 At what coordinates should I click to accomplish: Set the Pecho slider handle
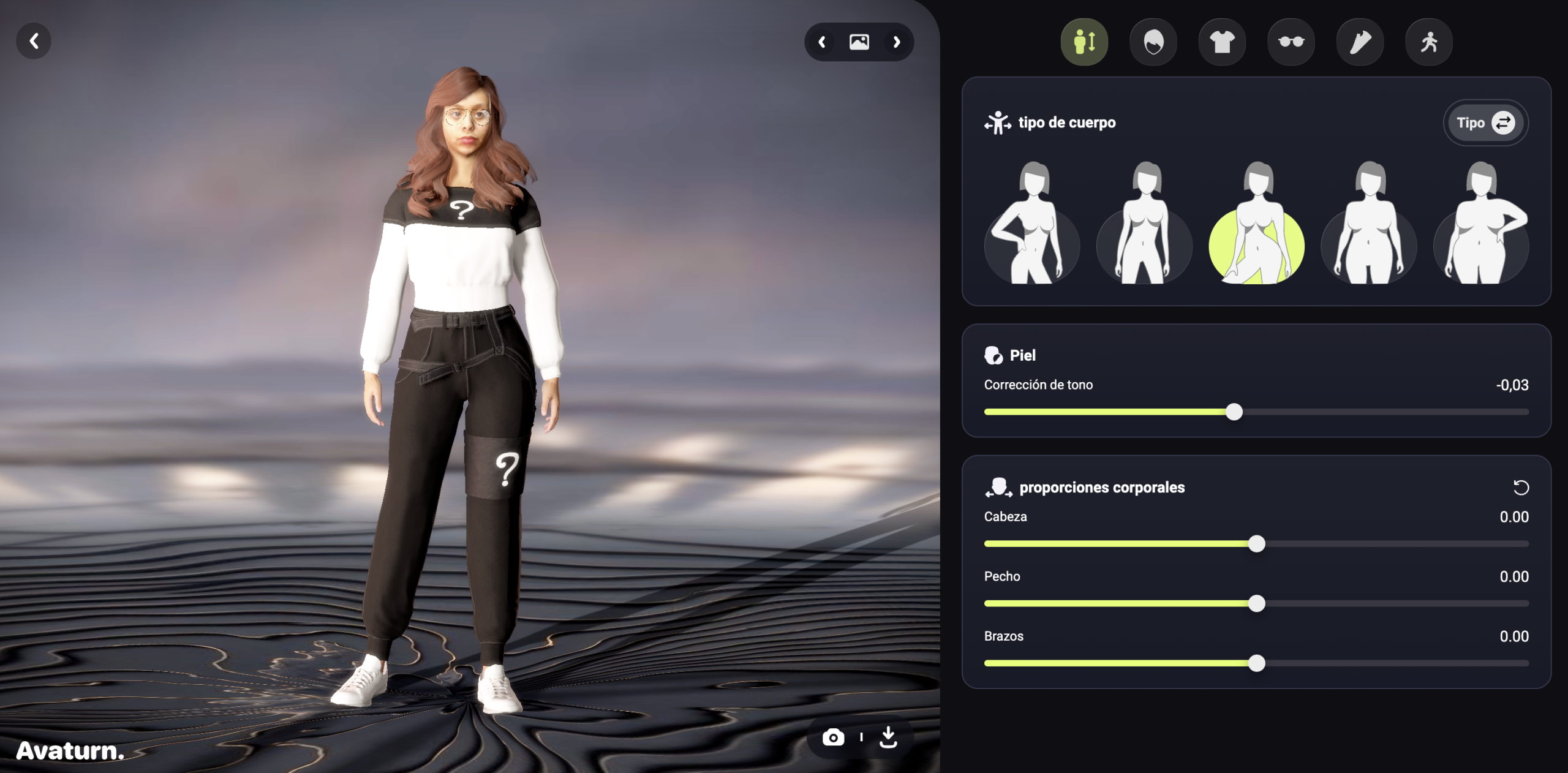1256,603
